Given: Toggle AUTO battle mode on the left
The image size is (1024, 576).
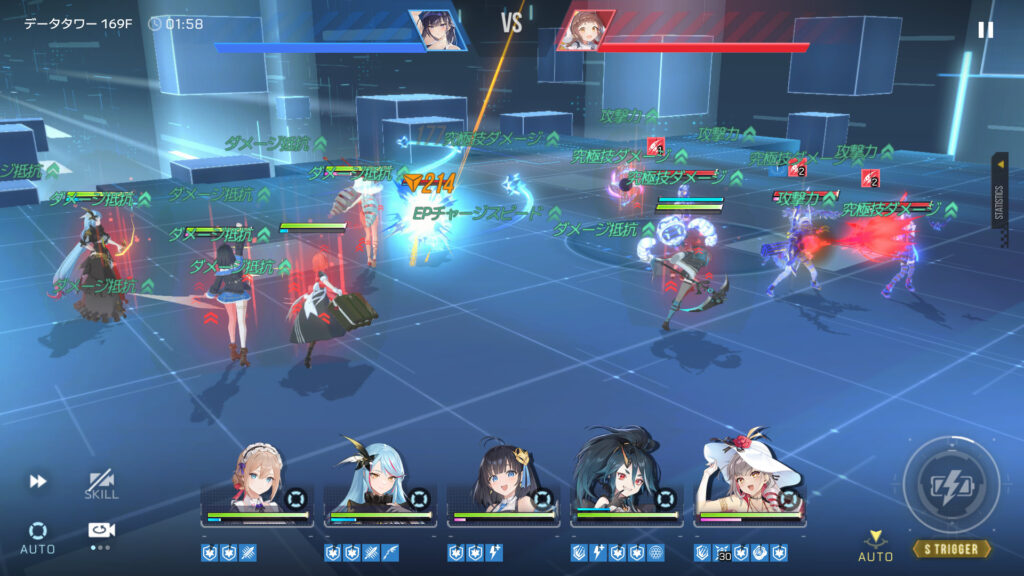Looking at the screenshot, I should coord(38,536).
